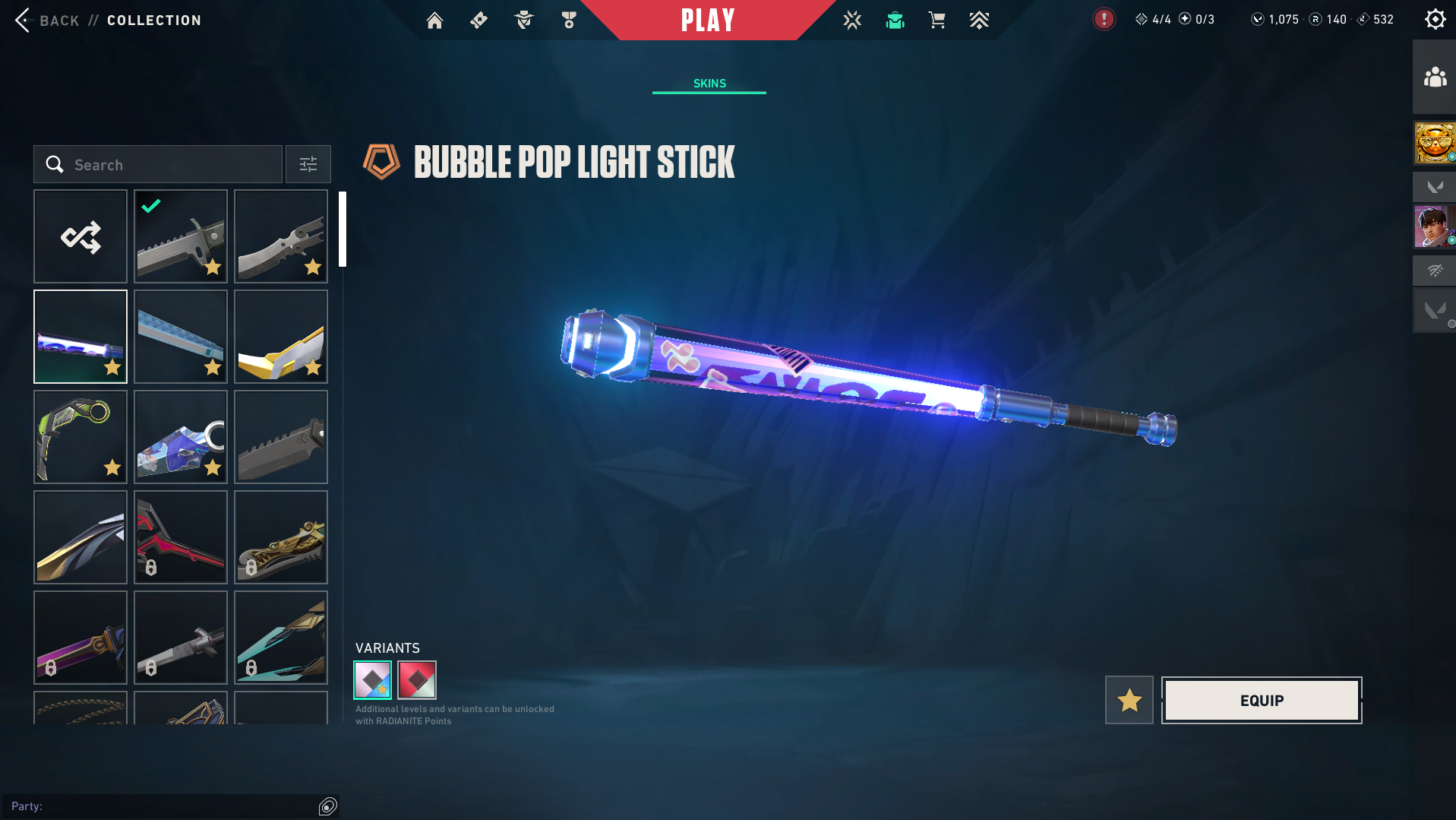Toggle favorite star next to Equip
Screen dimensions: 1456x820
click(1129, 701)
